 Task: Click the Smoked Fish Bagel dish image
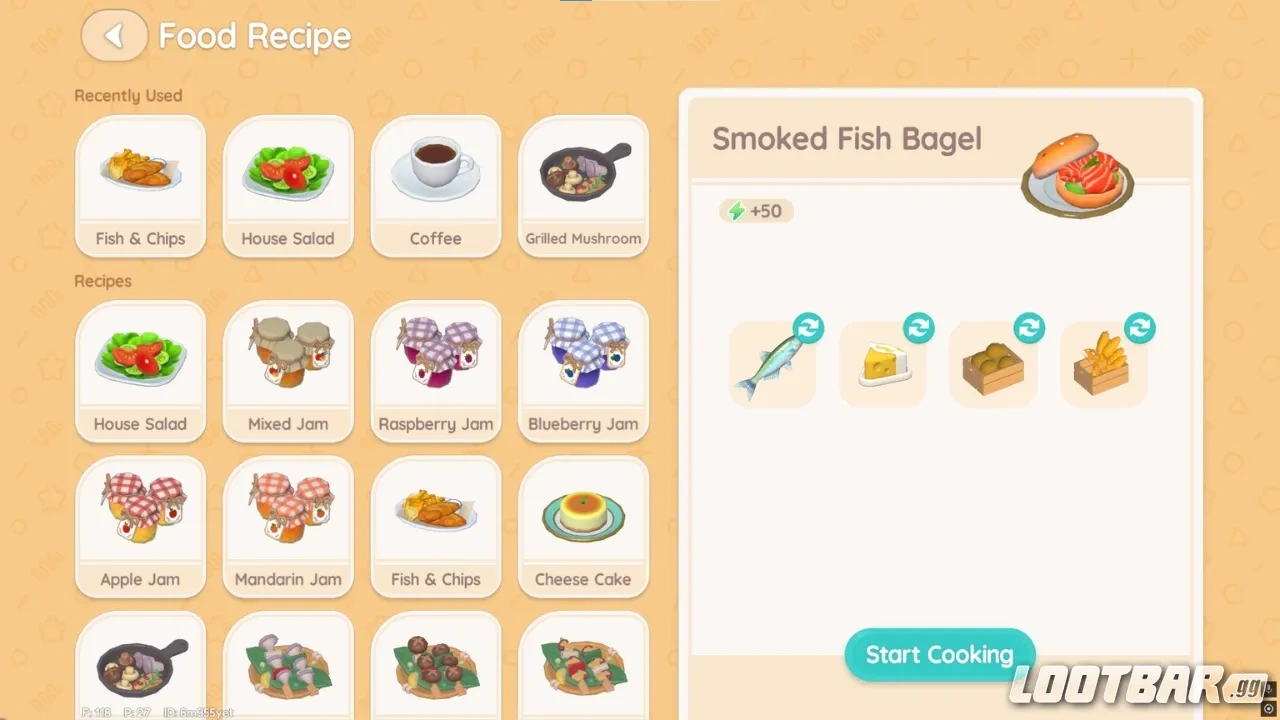tap(1077, 175)
